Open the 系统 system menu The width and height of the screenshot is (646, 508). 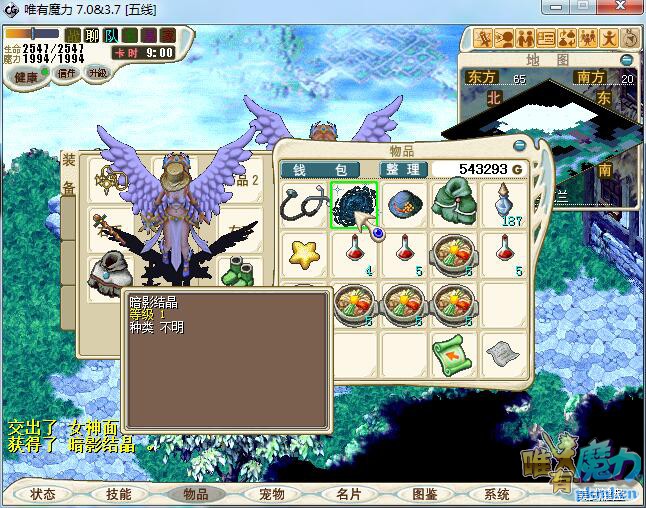[x=497, y=494]
